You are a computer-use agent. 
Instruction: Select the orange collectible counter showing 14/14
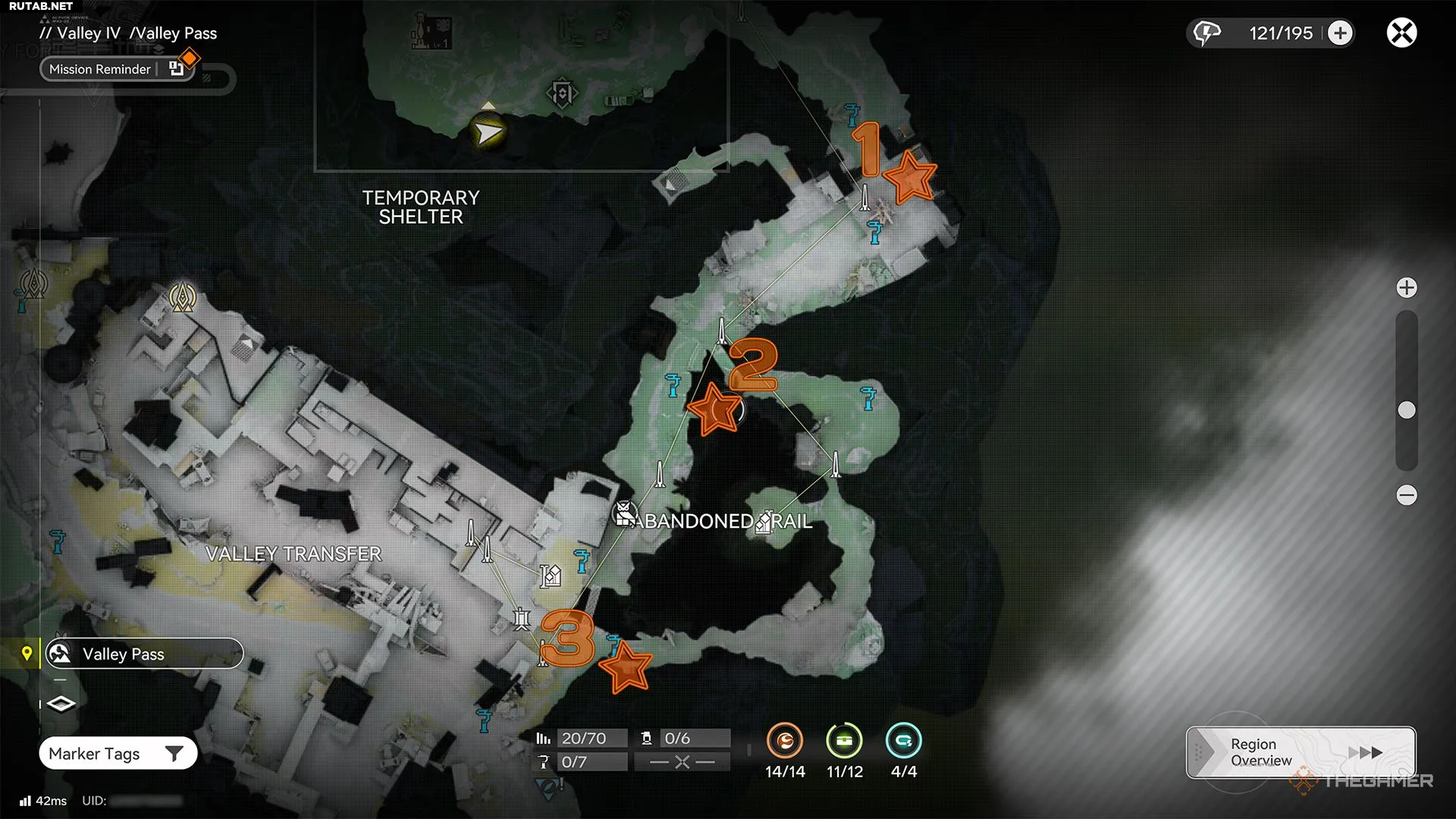[785, 741]
